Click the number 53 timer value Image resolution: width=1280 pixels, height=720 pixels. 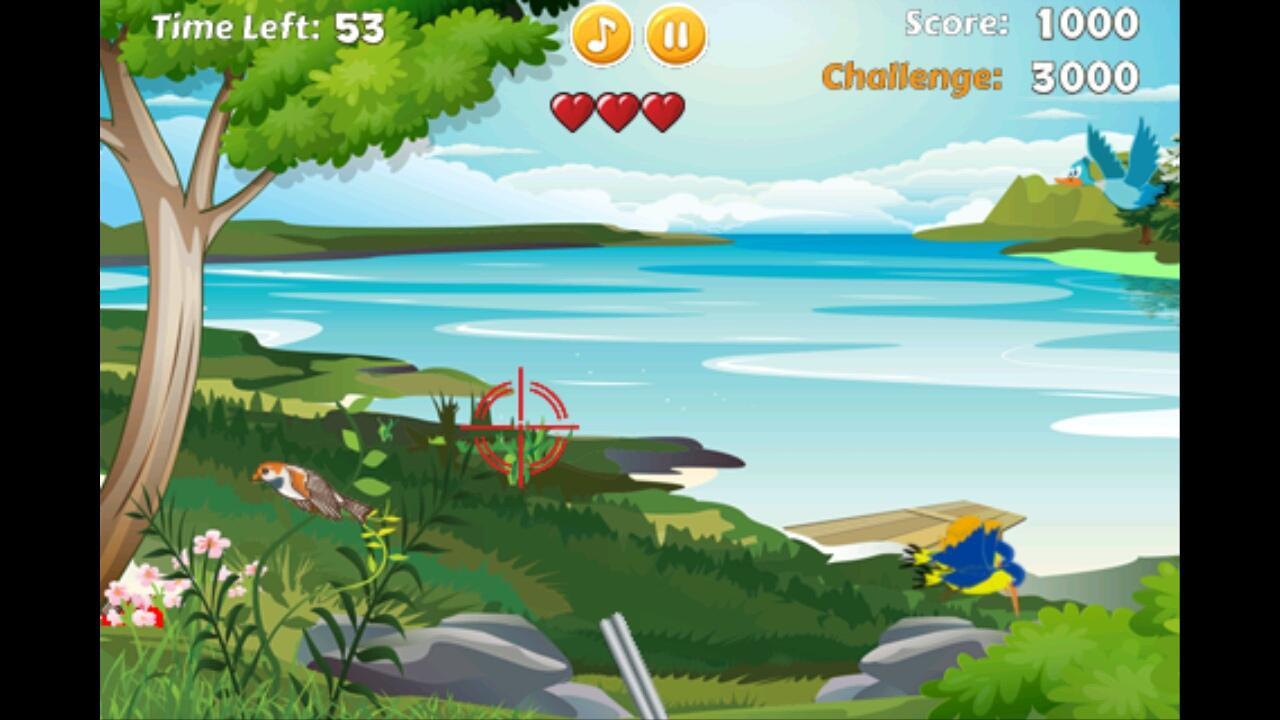[x=362, y=28]
